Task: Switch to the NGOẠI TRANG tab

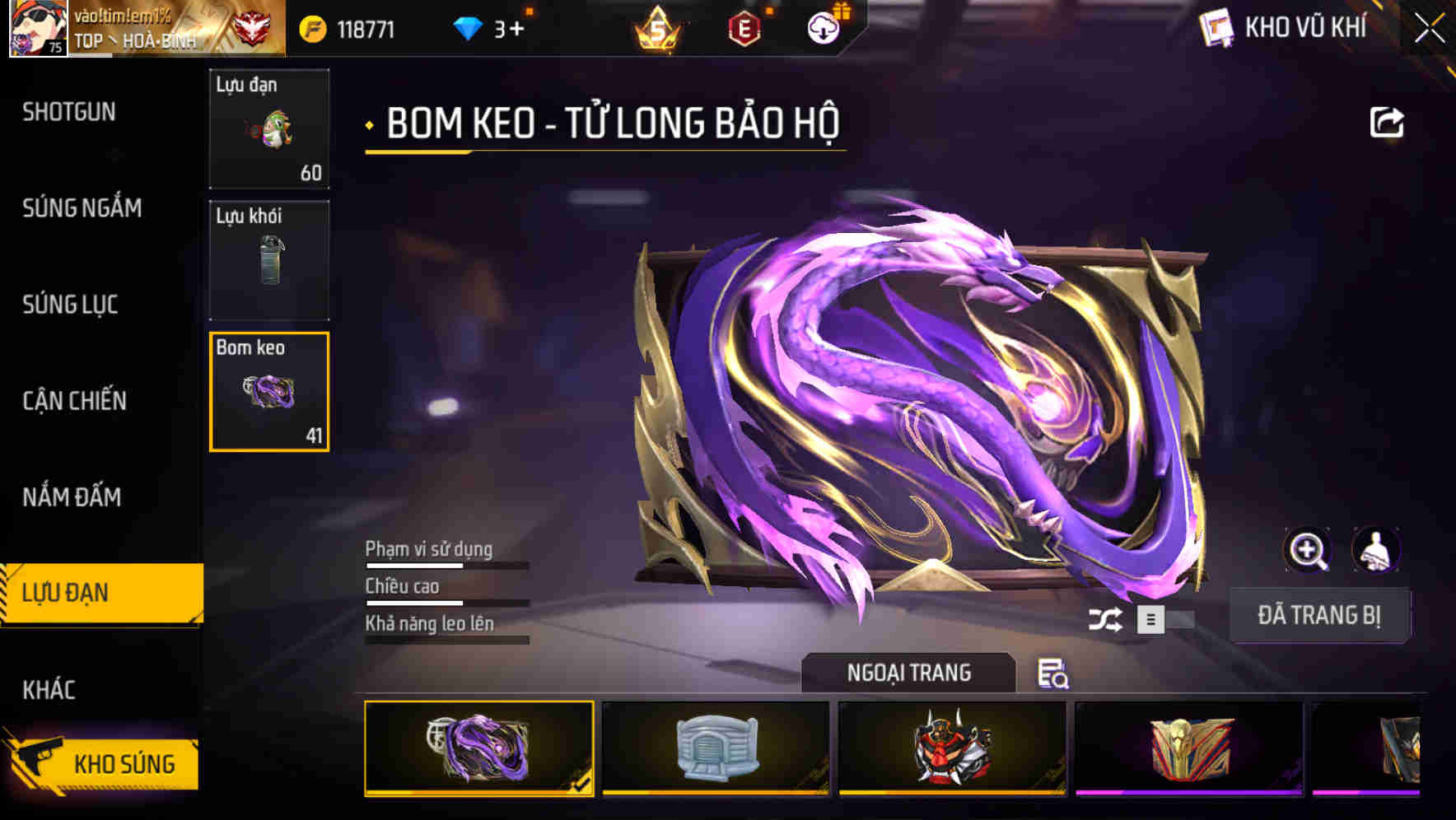Action: pyautogui.click(x=909, y=673)
